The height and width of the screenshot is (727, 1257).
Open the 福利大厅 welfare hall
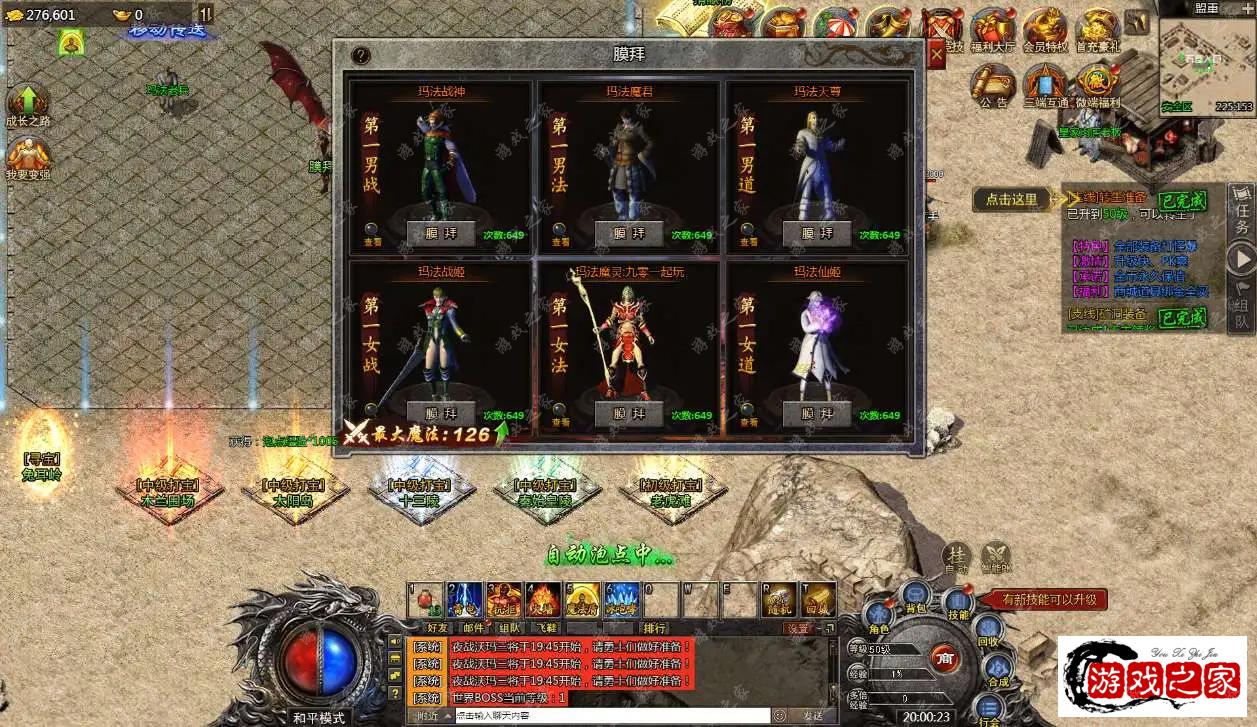pyautogui.click(x=993, y=30)
